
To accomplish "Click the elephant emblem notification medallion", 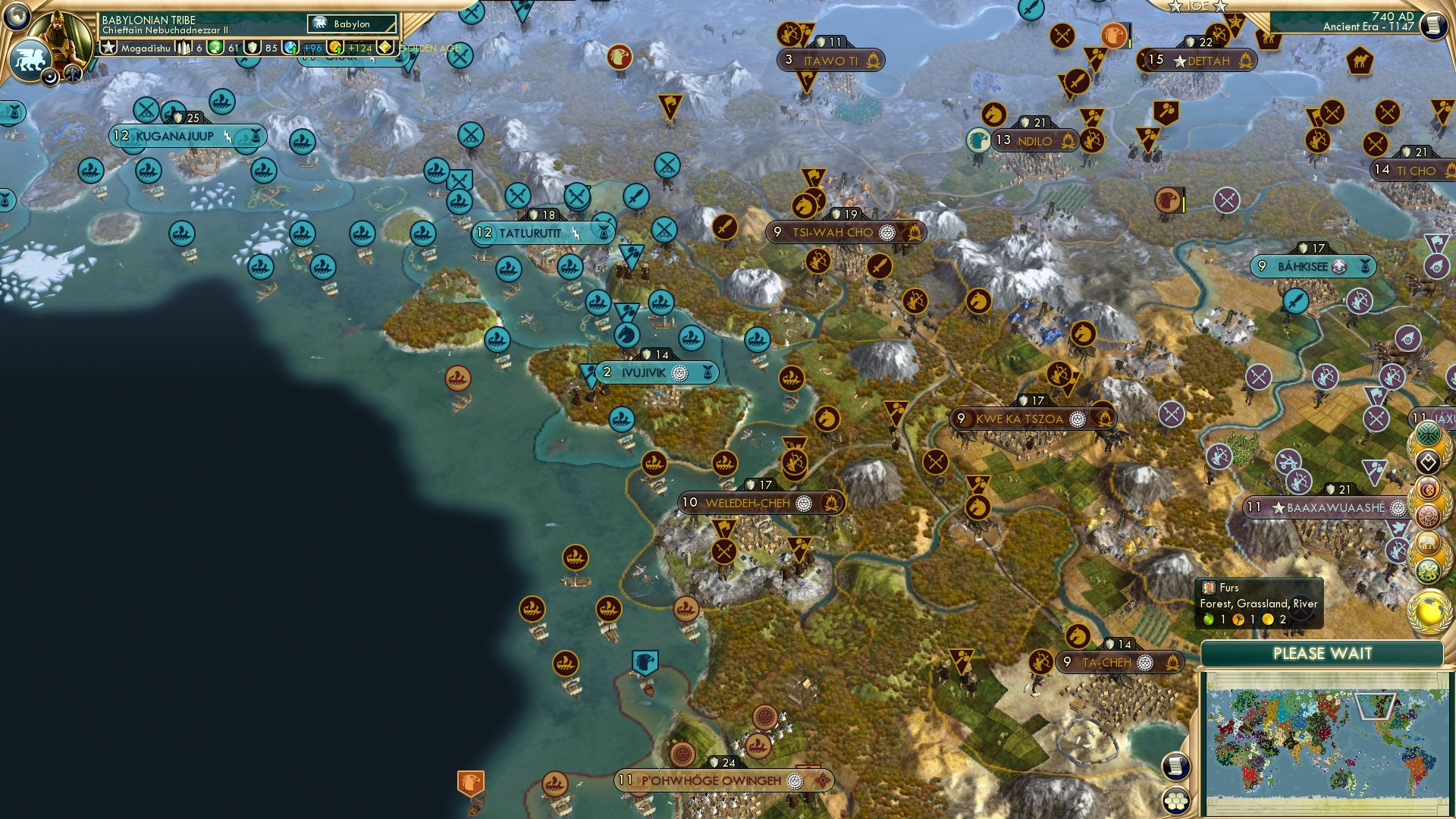I will [x=1427, y=542].
